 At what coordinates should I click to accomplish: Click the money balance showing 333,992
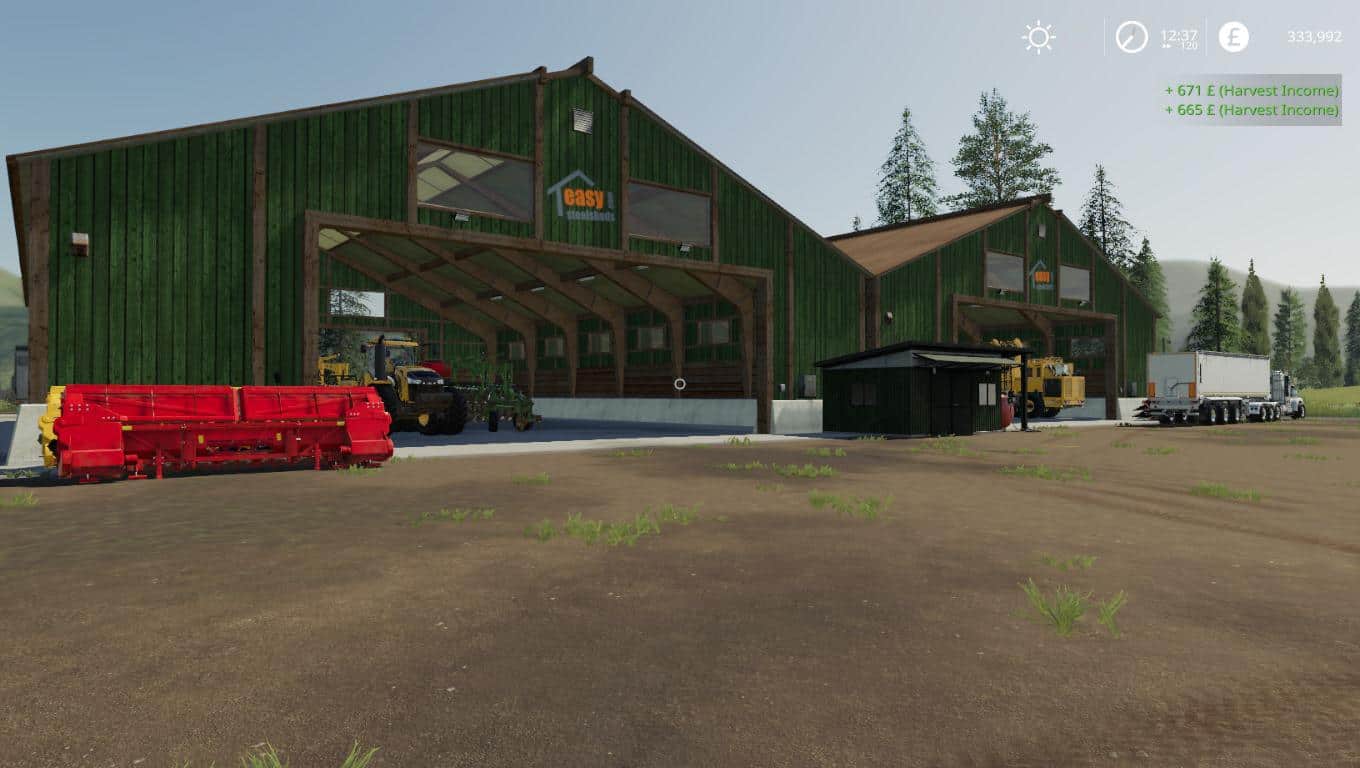(x=1312, y=36)
